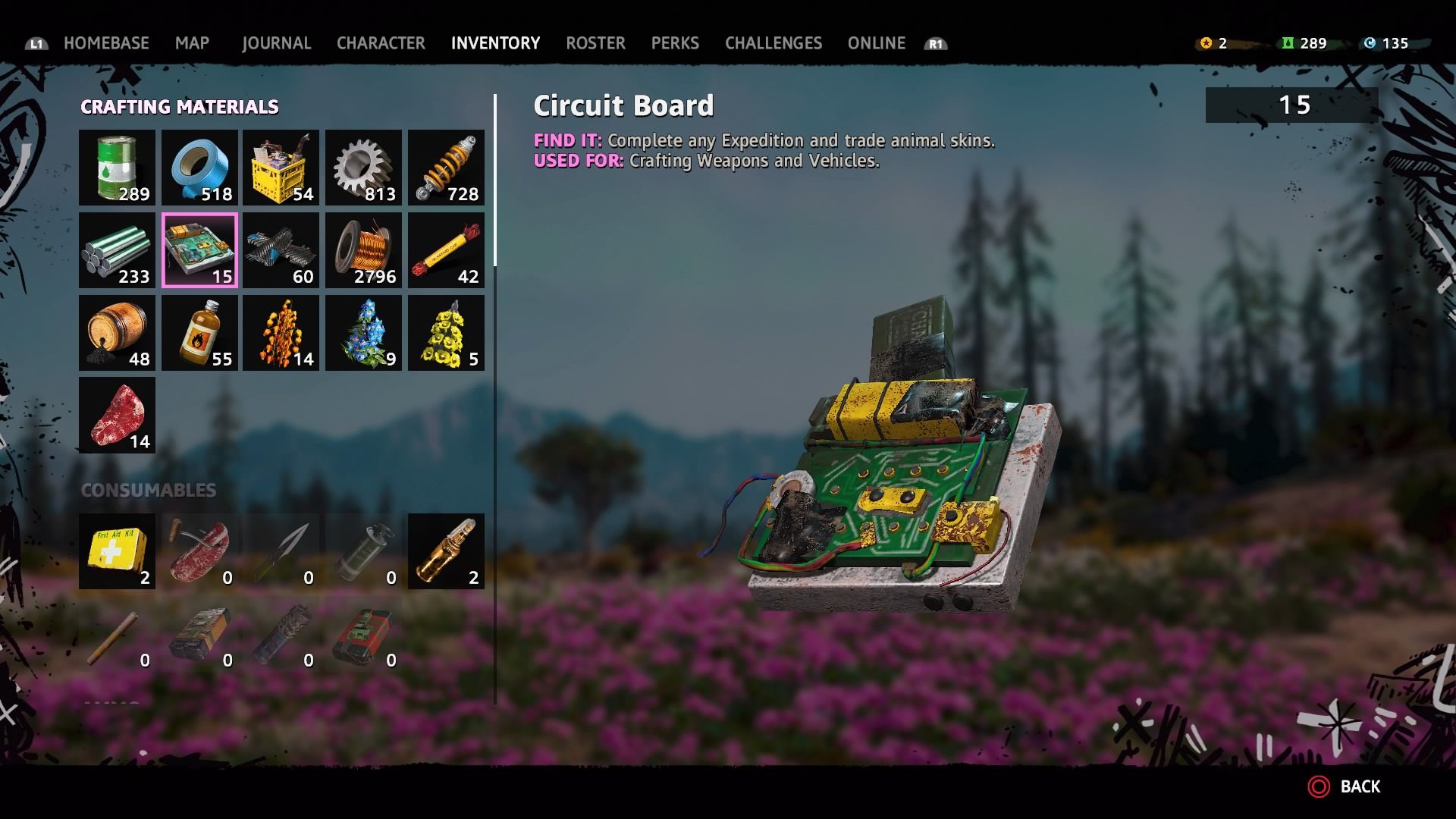View the Challenges tab
This screenshot has width=1456, height=819.
773,43
